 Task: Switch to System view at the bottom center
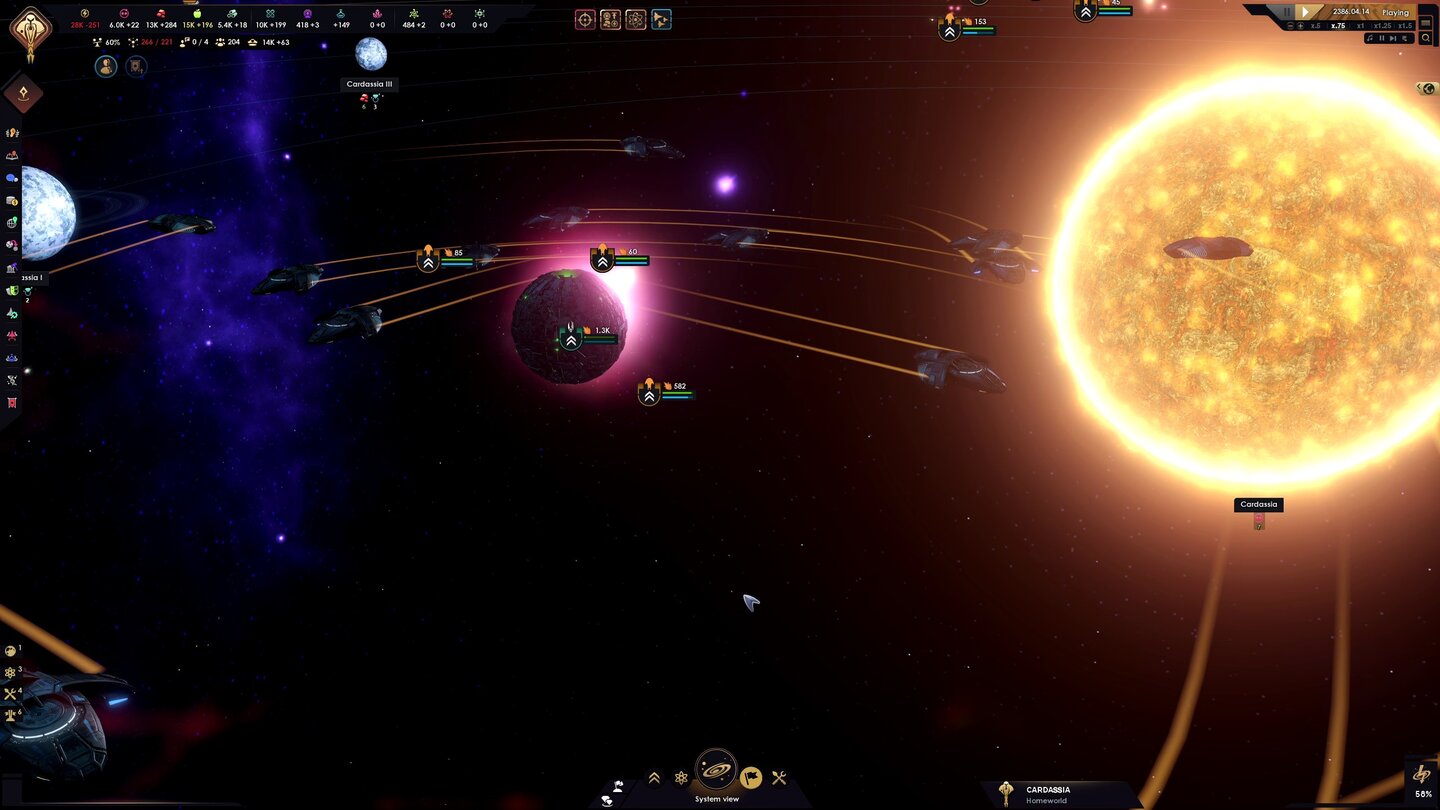tap(716, 777)
